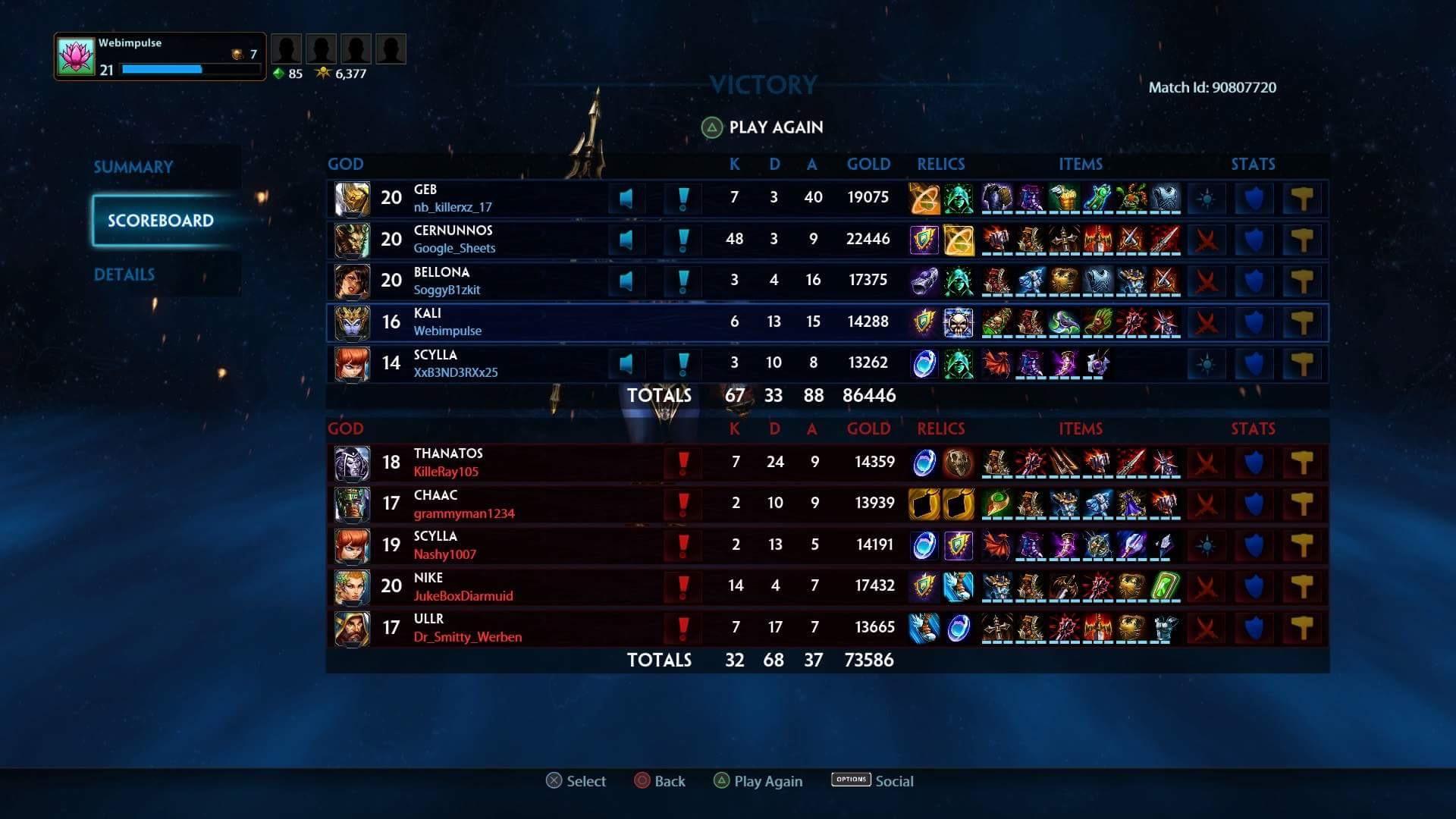Click the gold trophy icon on Ullr's row
This screenshot has height=819, width=1456.
pos(1303,626)
